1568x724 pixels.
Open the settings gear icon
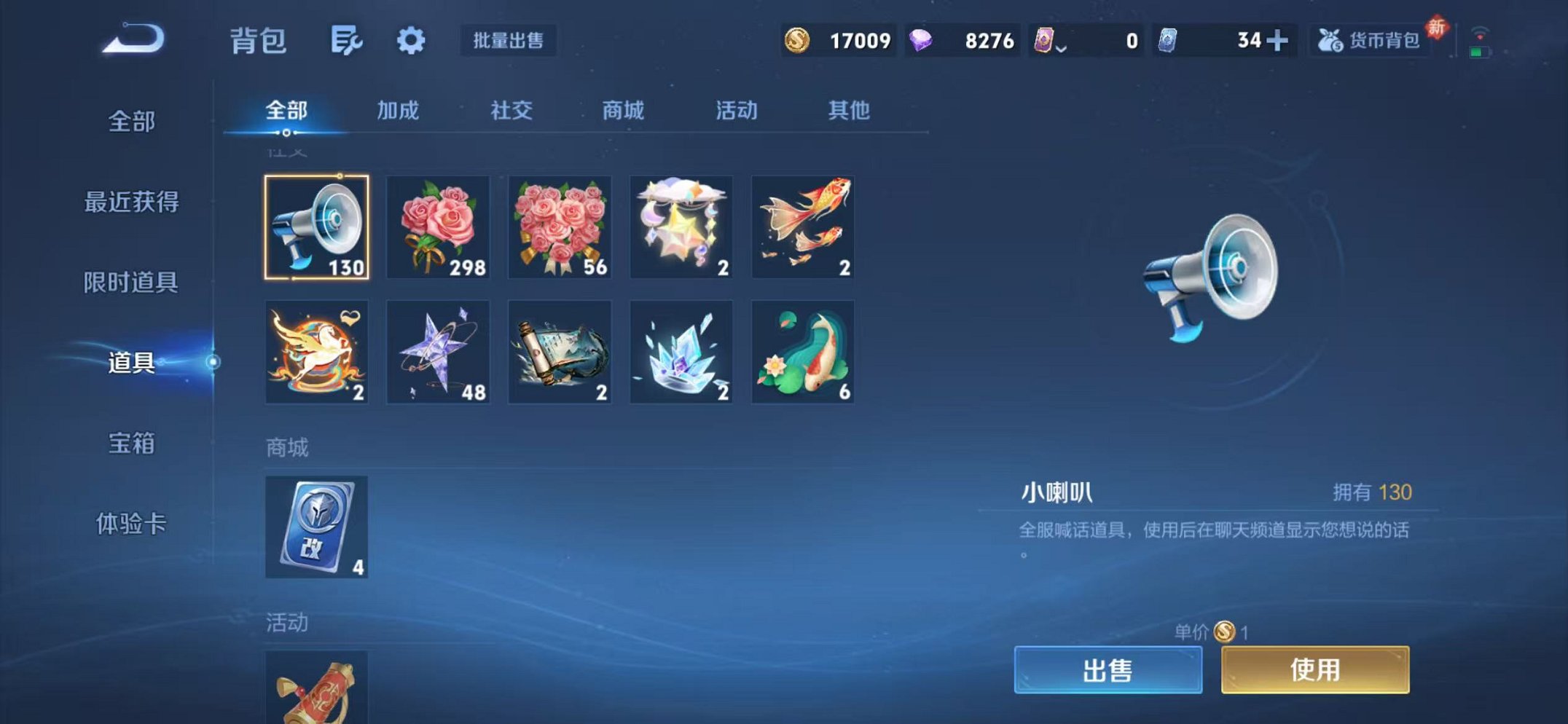point(410,42)
